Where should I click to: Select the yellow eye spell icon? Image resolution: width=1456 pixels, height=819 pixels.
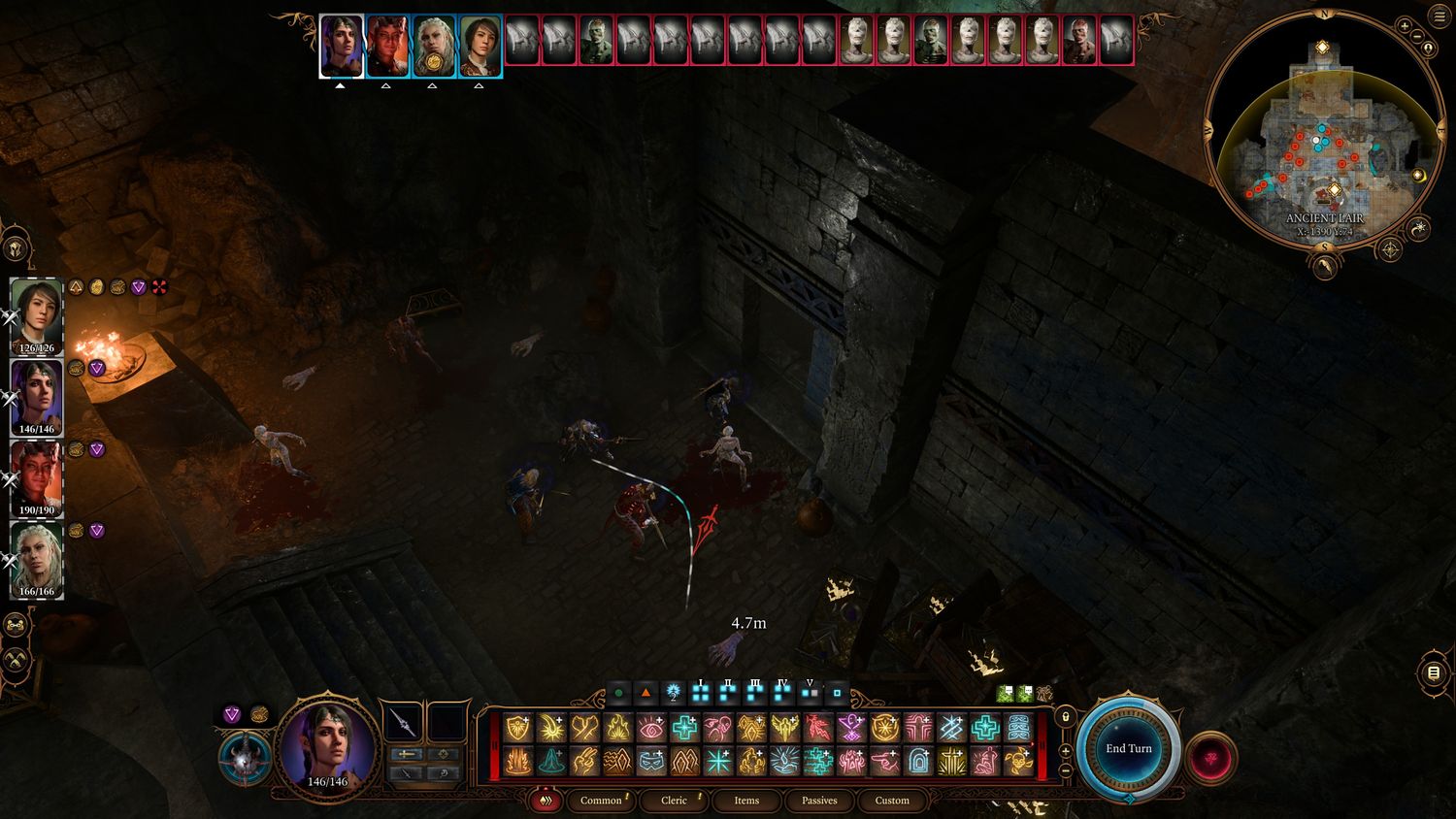pos(651,728)
